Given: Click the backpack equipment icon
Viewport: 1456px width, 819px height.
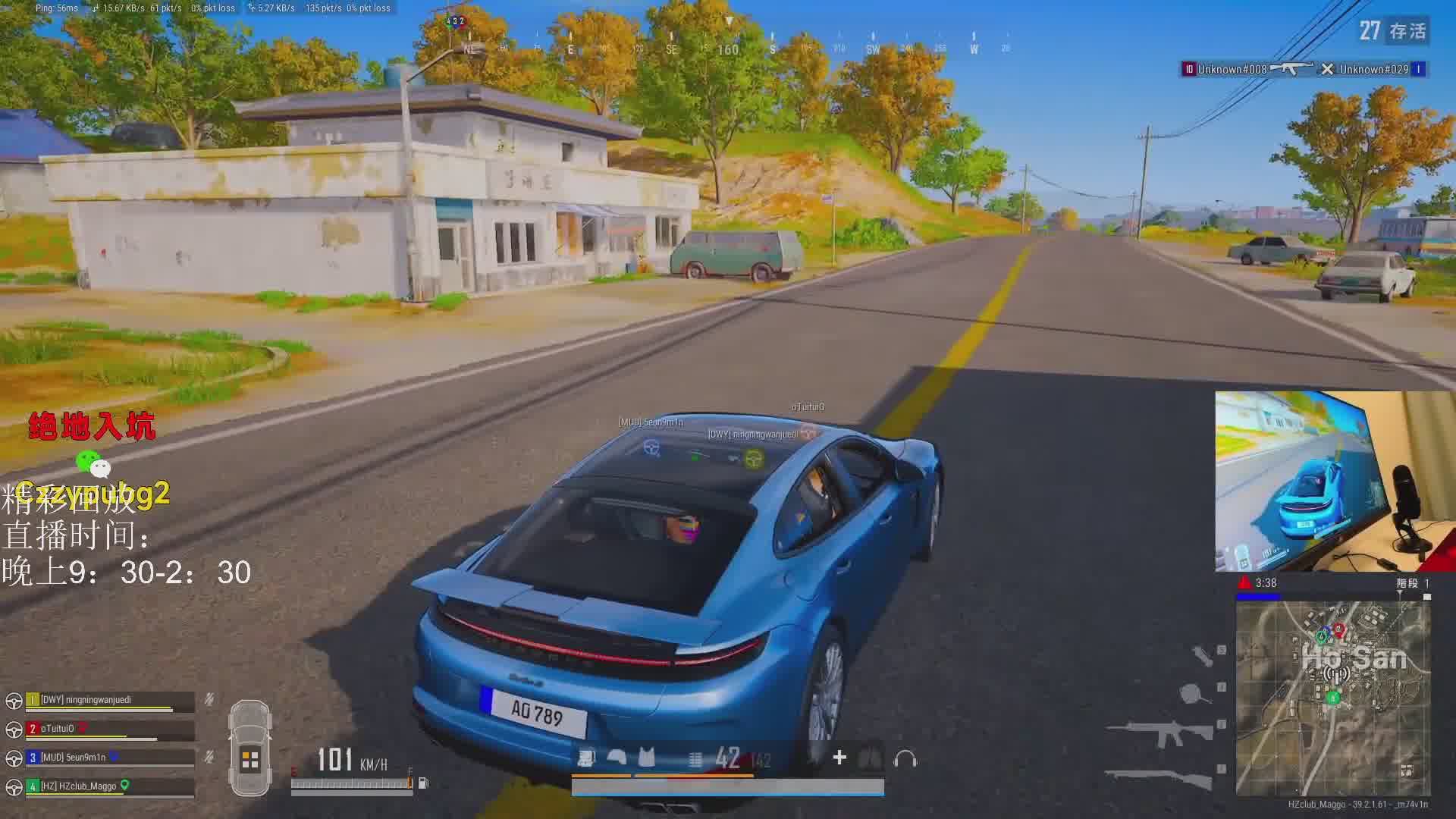Looking at the screenshot, I should 586,758.
